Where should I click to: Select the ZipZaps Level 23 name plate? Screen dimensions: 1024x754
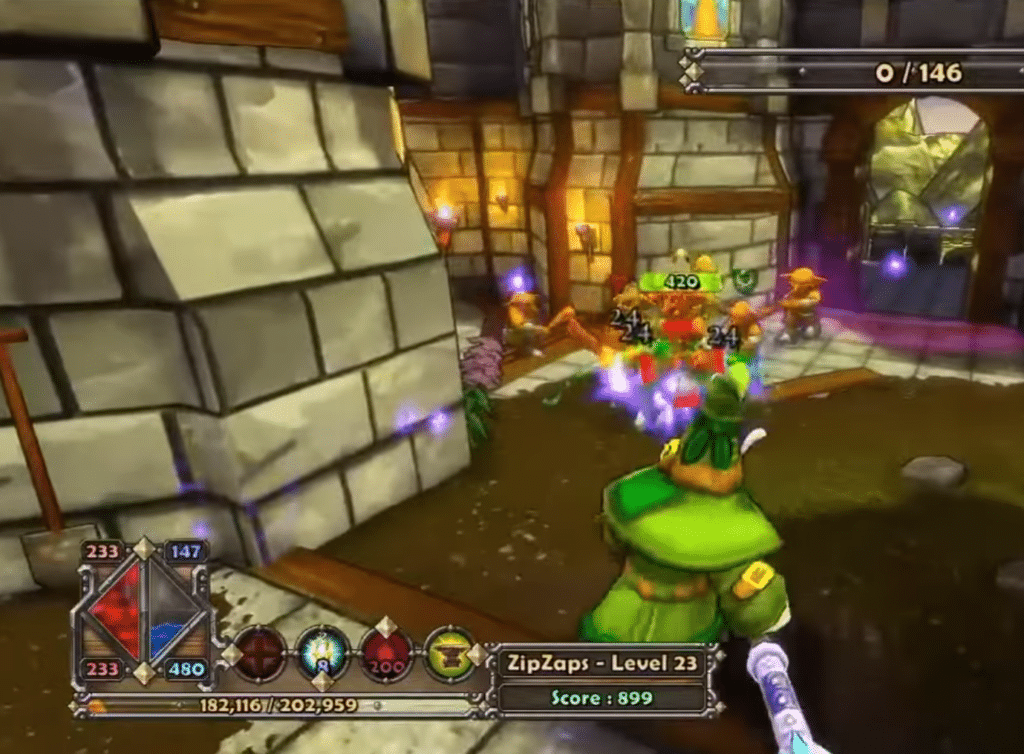click(600, 662)
